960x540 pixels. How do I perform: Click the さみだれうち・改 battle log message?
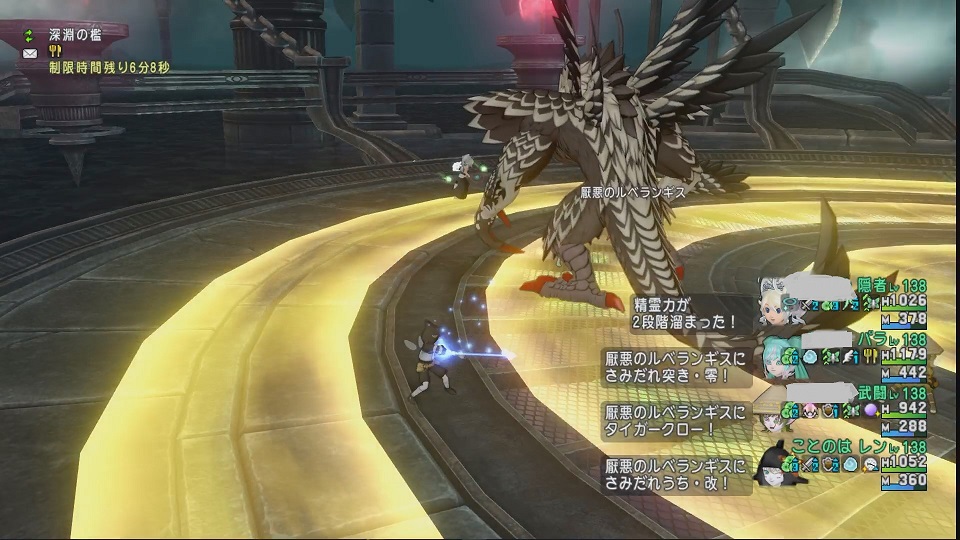click(x=676, y=474)
